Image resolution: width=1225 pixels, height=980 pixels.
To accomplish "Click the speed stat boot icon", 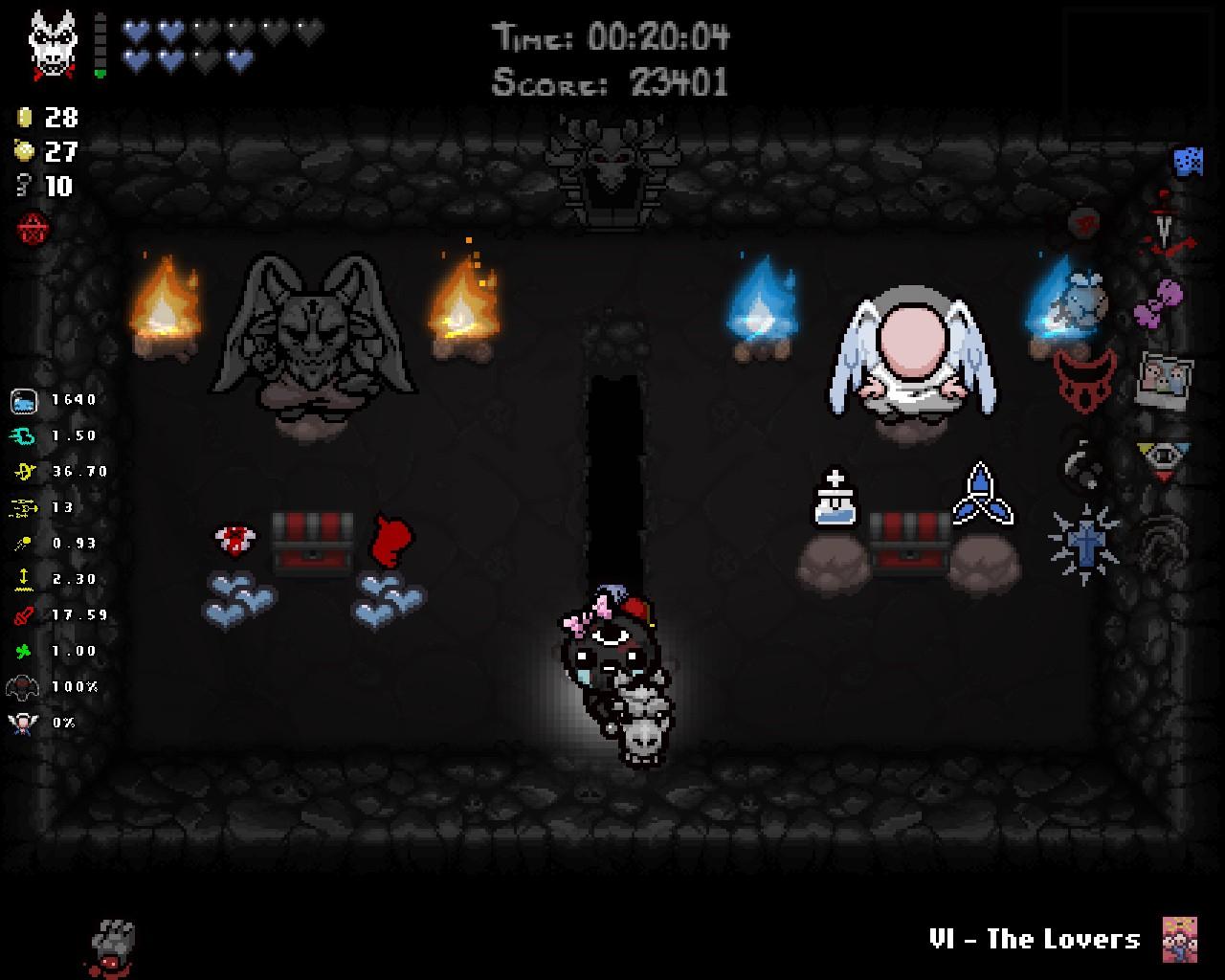I will [21, 435].
